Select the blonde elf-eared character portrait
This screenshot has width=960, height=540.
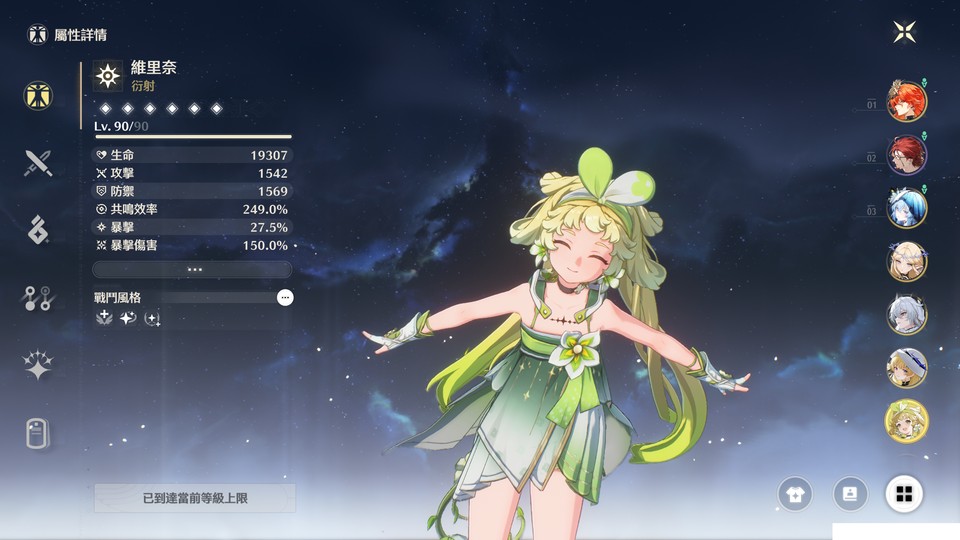[906, 261]
